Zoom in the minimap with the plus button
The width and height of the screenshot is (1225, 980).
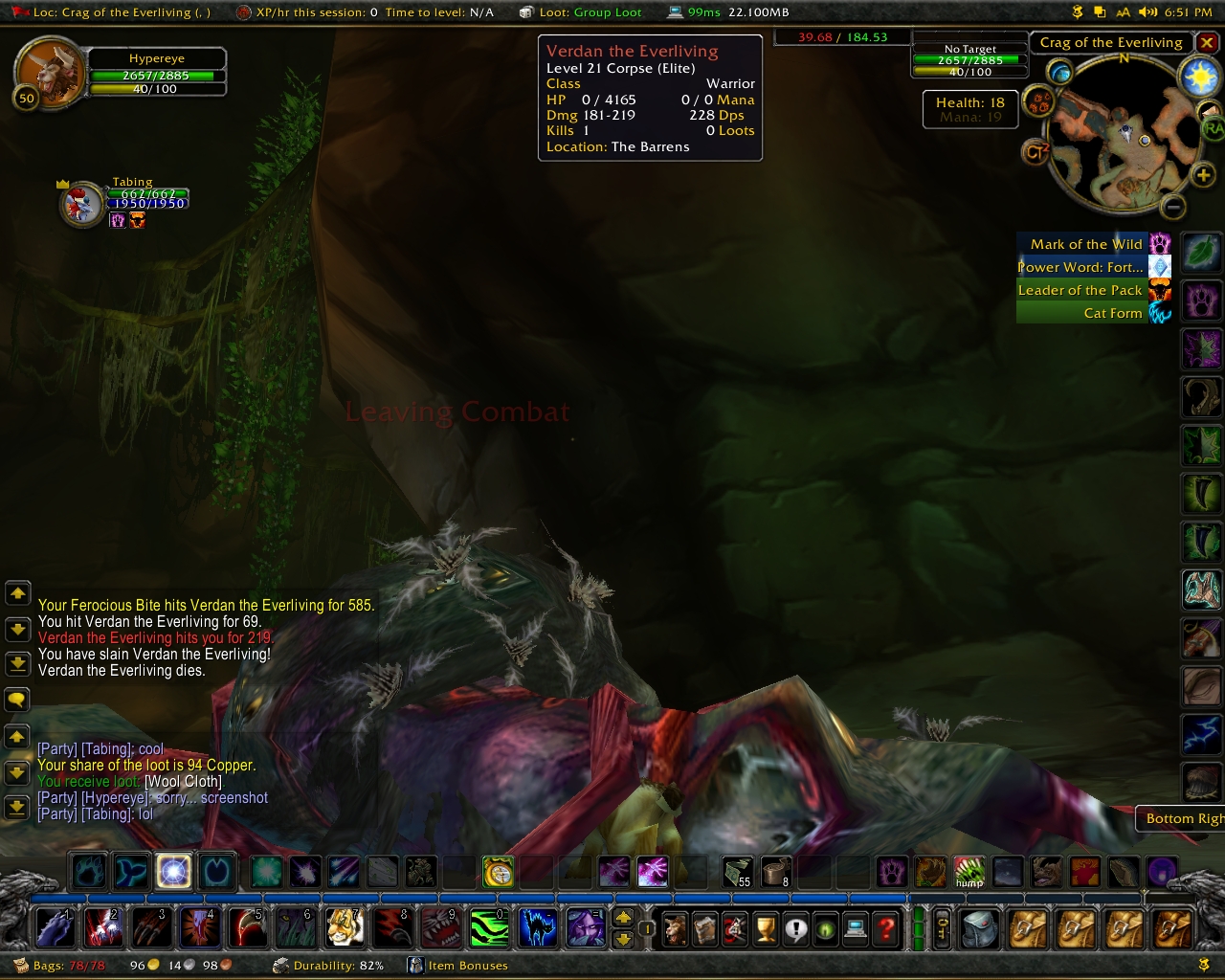1203,174
